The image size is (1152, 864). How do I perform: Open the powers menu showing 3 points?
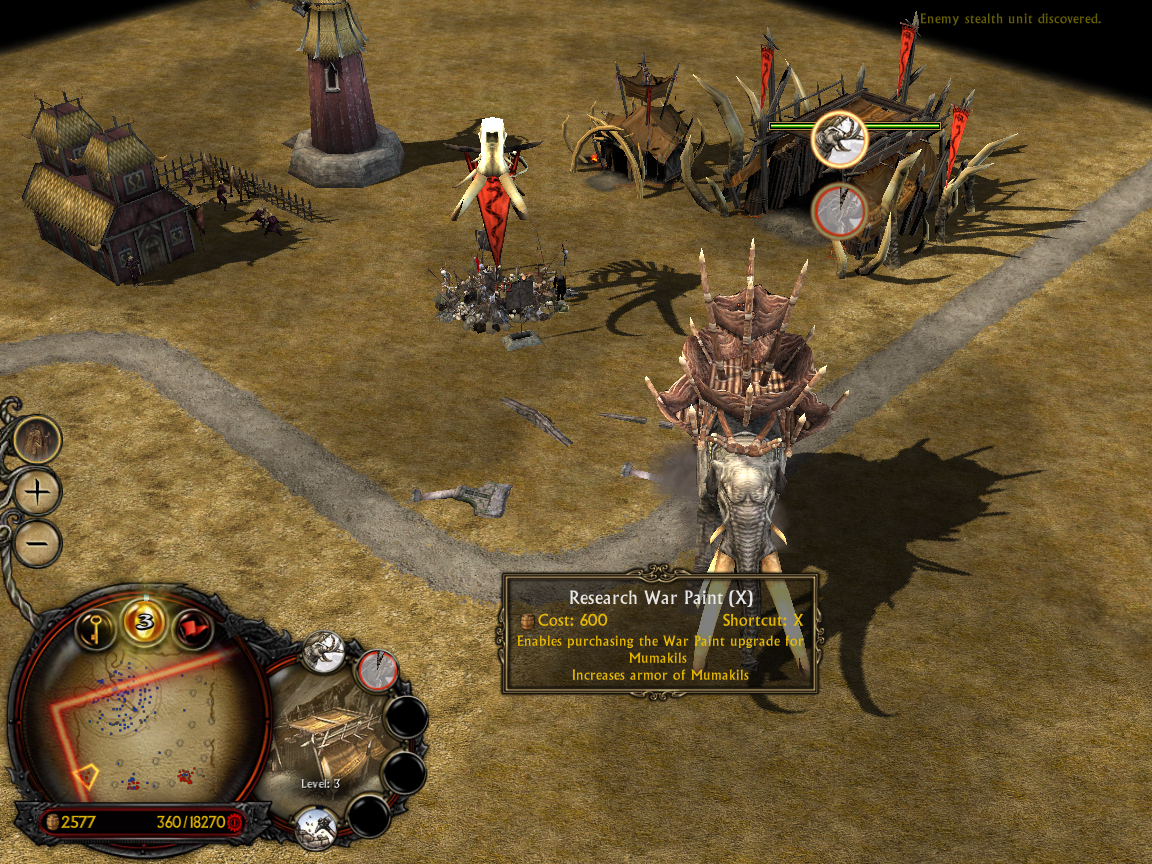pos(144,622)
